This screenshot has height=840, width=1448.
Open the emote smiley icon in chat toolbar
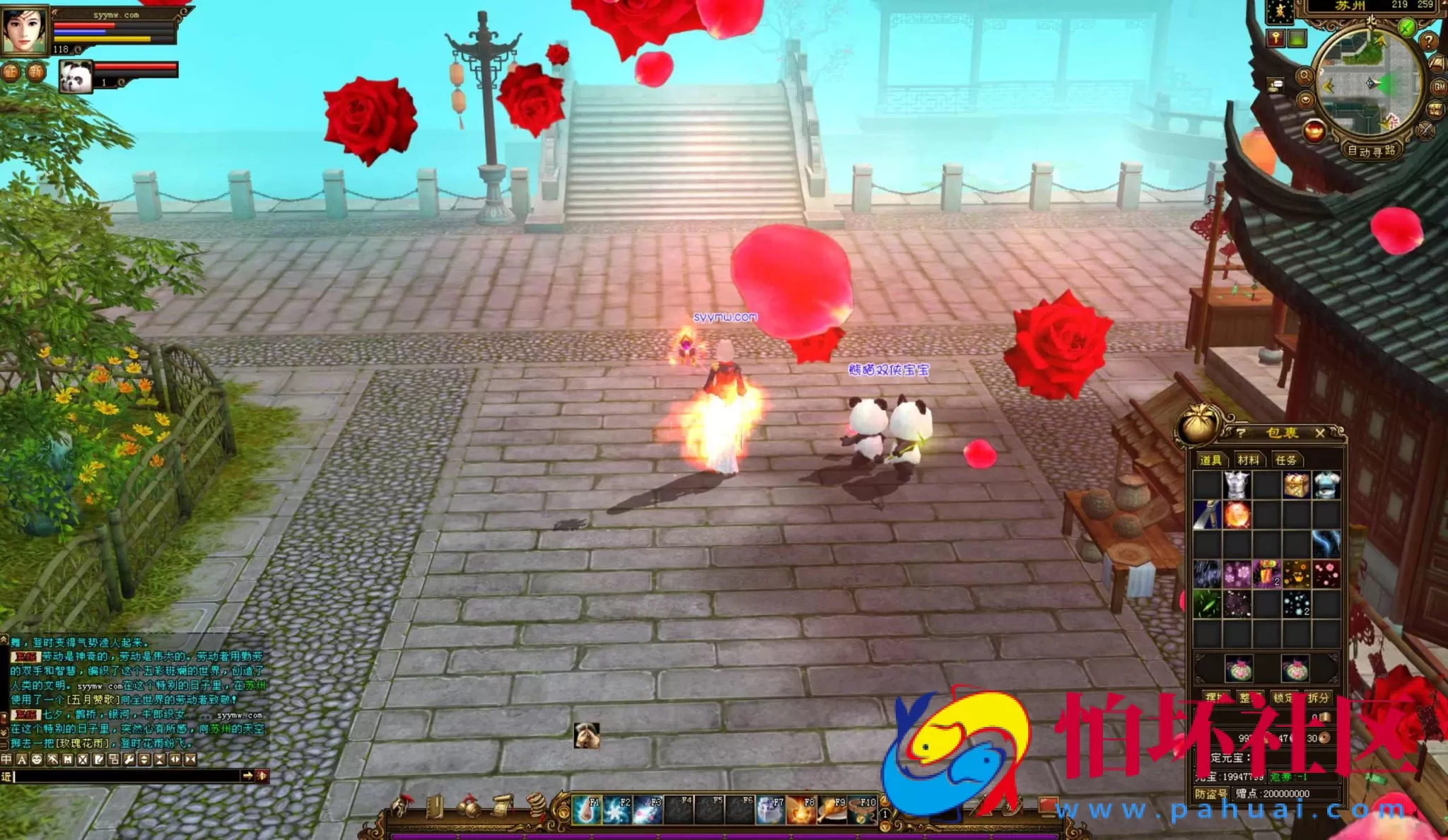pyautogui.click(x=36, y=758)
